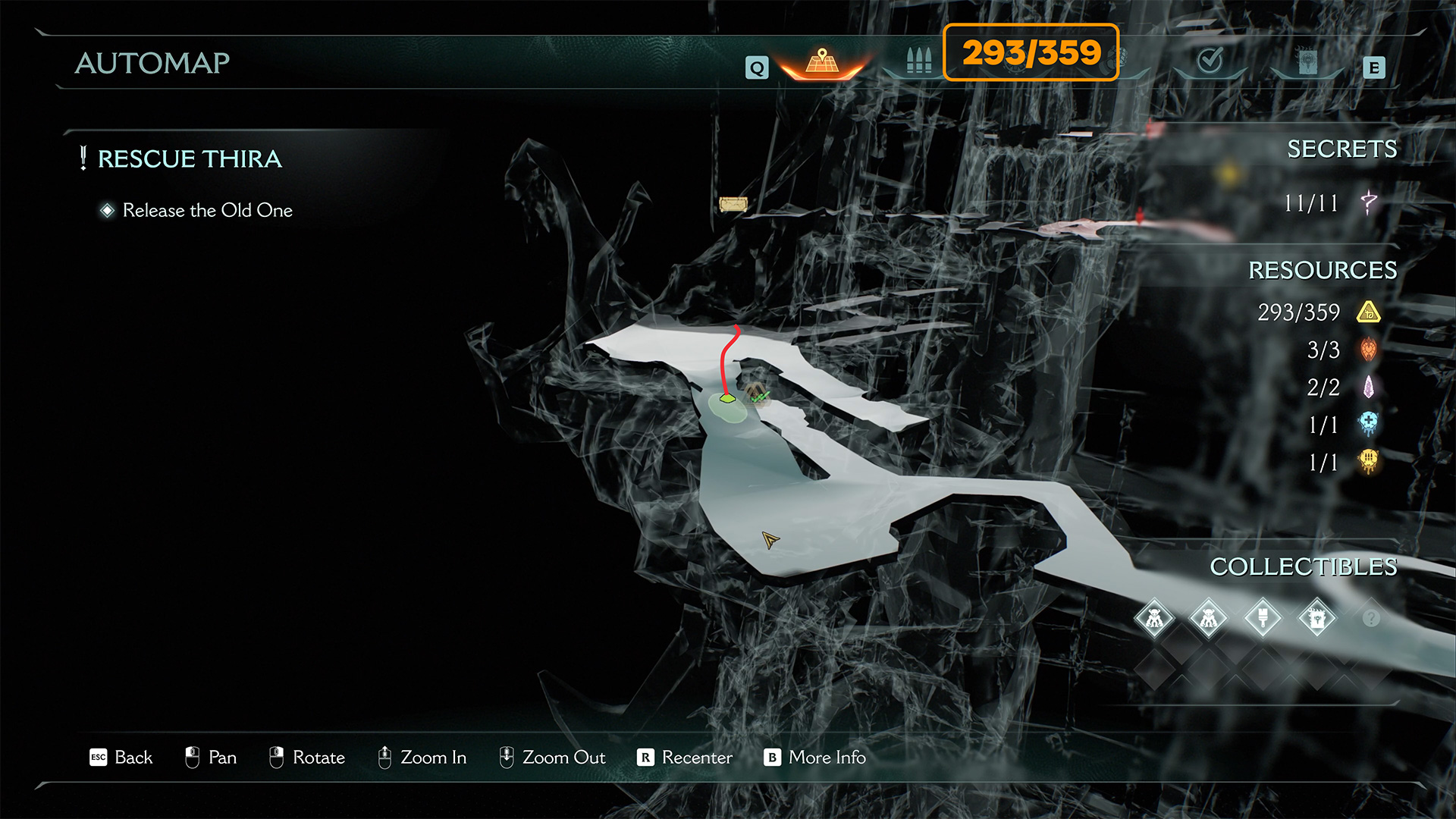Select the undiscovered question mark collectible
This screenshot has height=819, width=1456.
tap(1371, 618)
